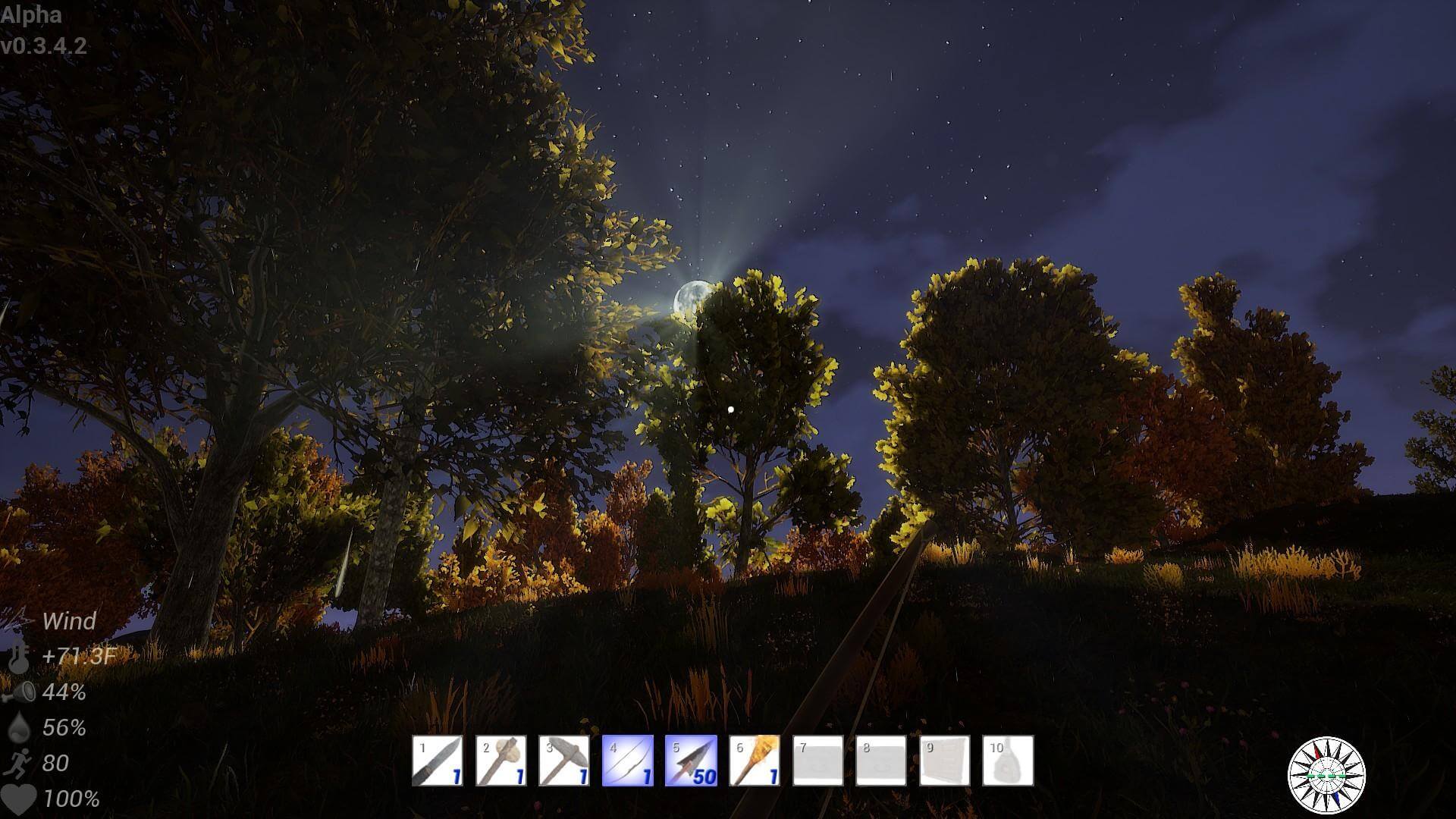Select the faded wall panel in slot 9
The height and width of the screenshot is (819, 1456).
pos(945,761)
